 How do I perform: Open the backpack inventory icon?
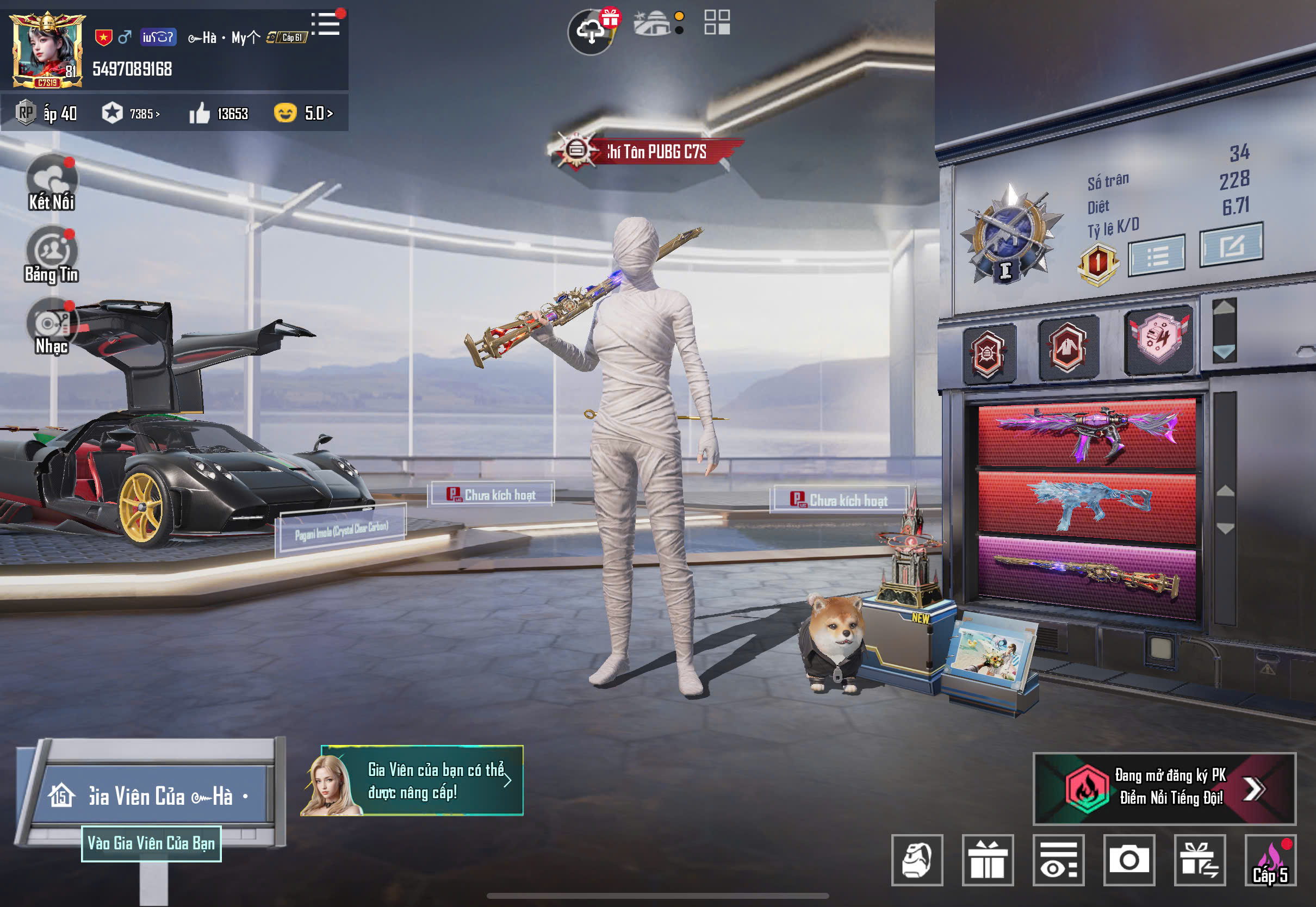pos(916,860)
